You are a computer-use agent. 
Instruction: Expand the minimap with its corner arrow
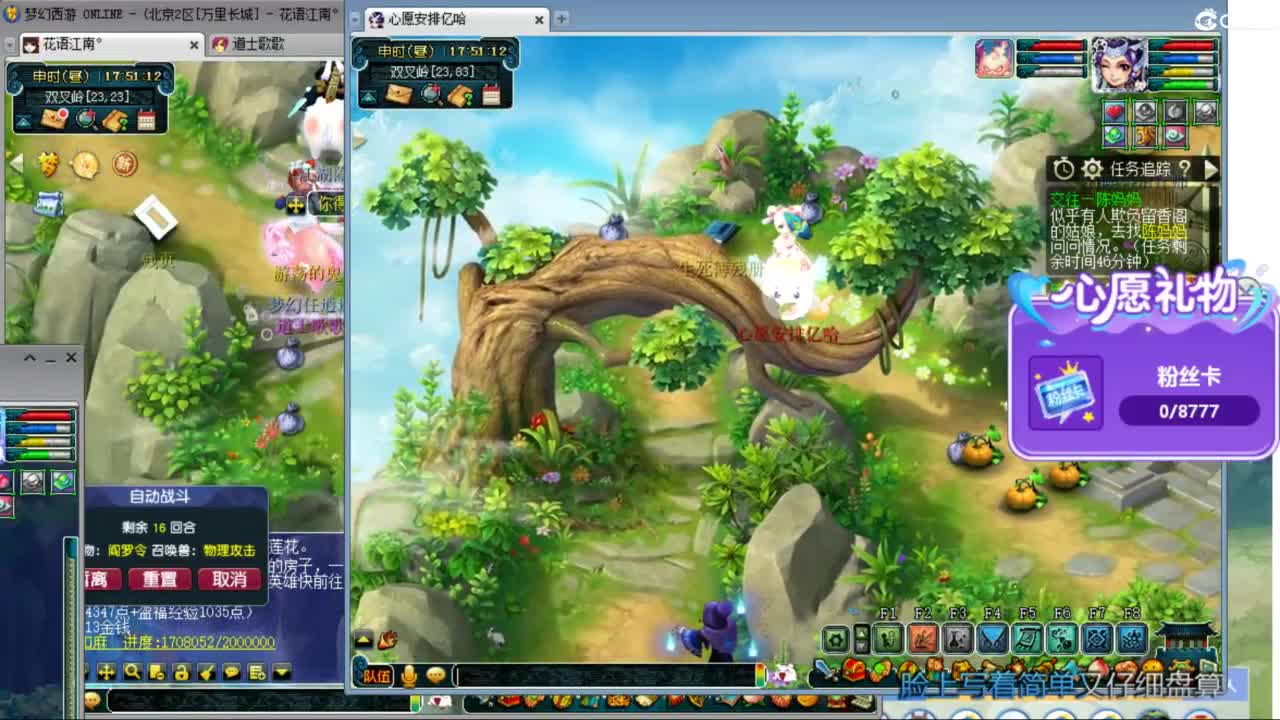[x=367, y=95]
